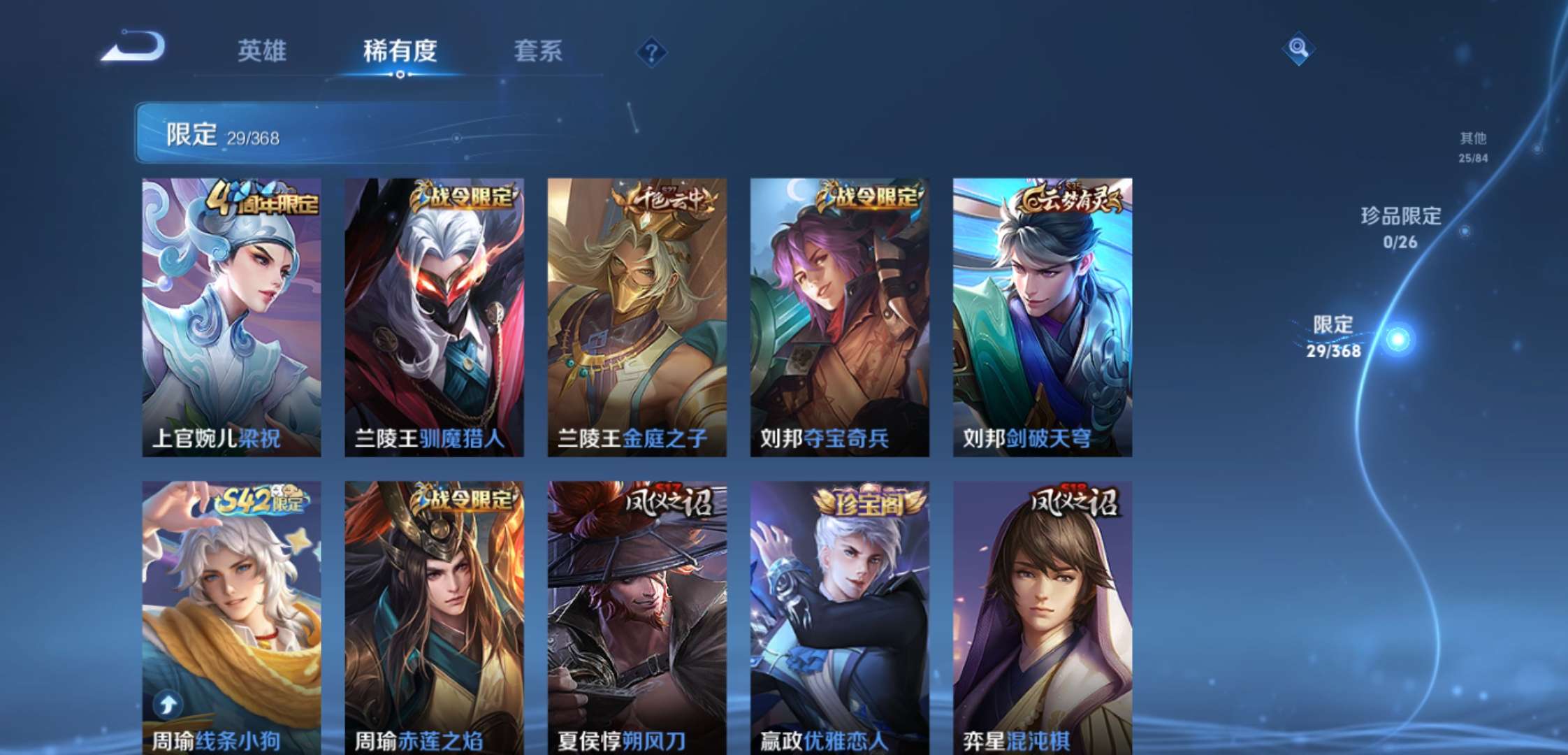Click the indicator dot below 稀有度 tab

tap(399, 74)
